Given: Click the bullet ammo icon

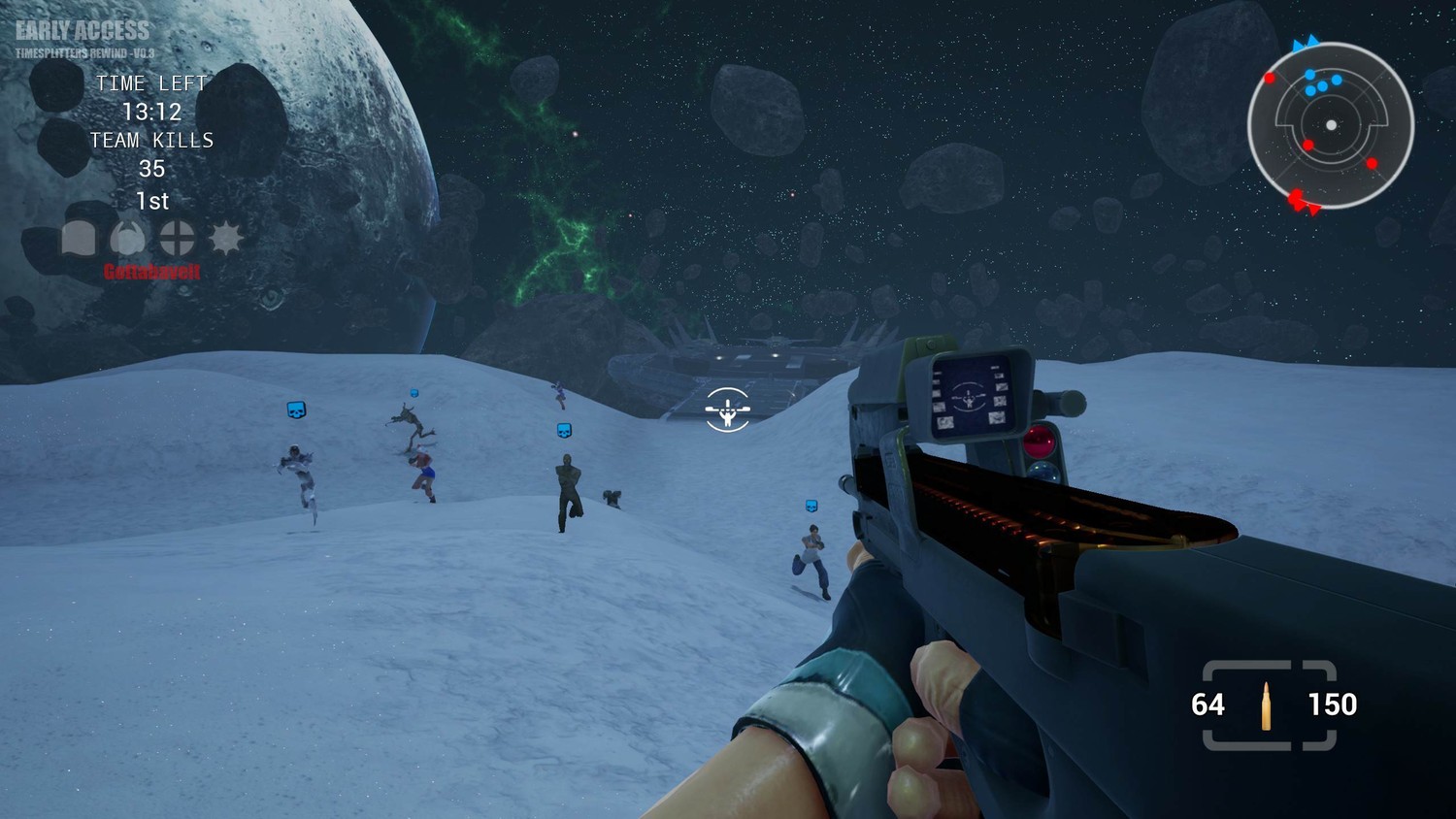Looking at the screenshot, I should point(1267,705).
